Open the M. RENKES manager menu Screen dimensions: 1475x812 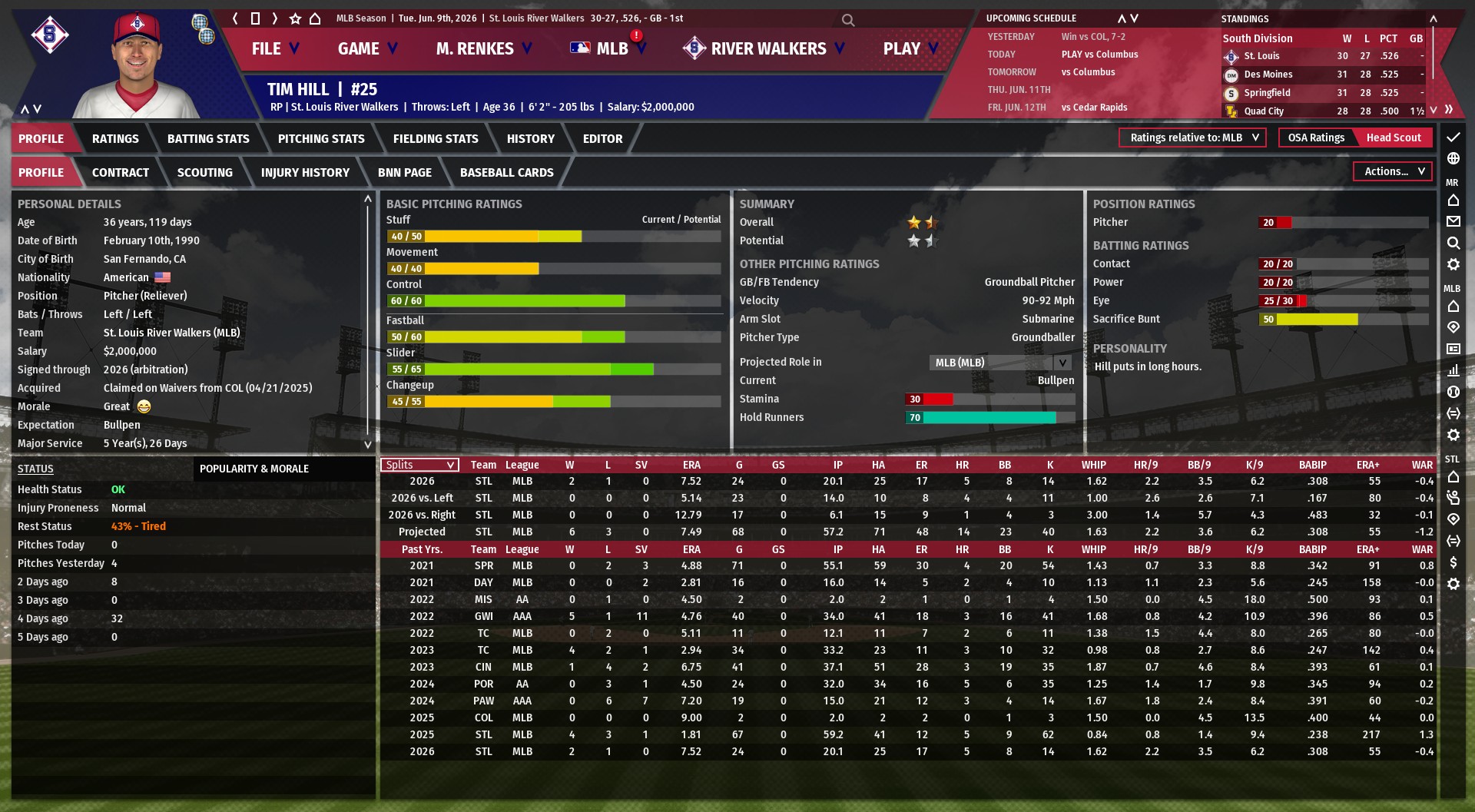coord(483,49)
